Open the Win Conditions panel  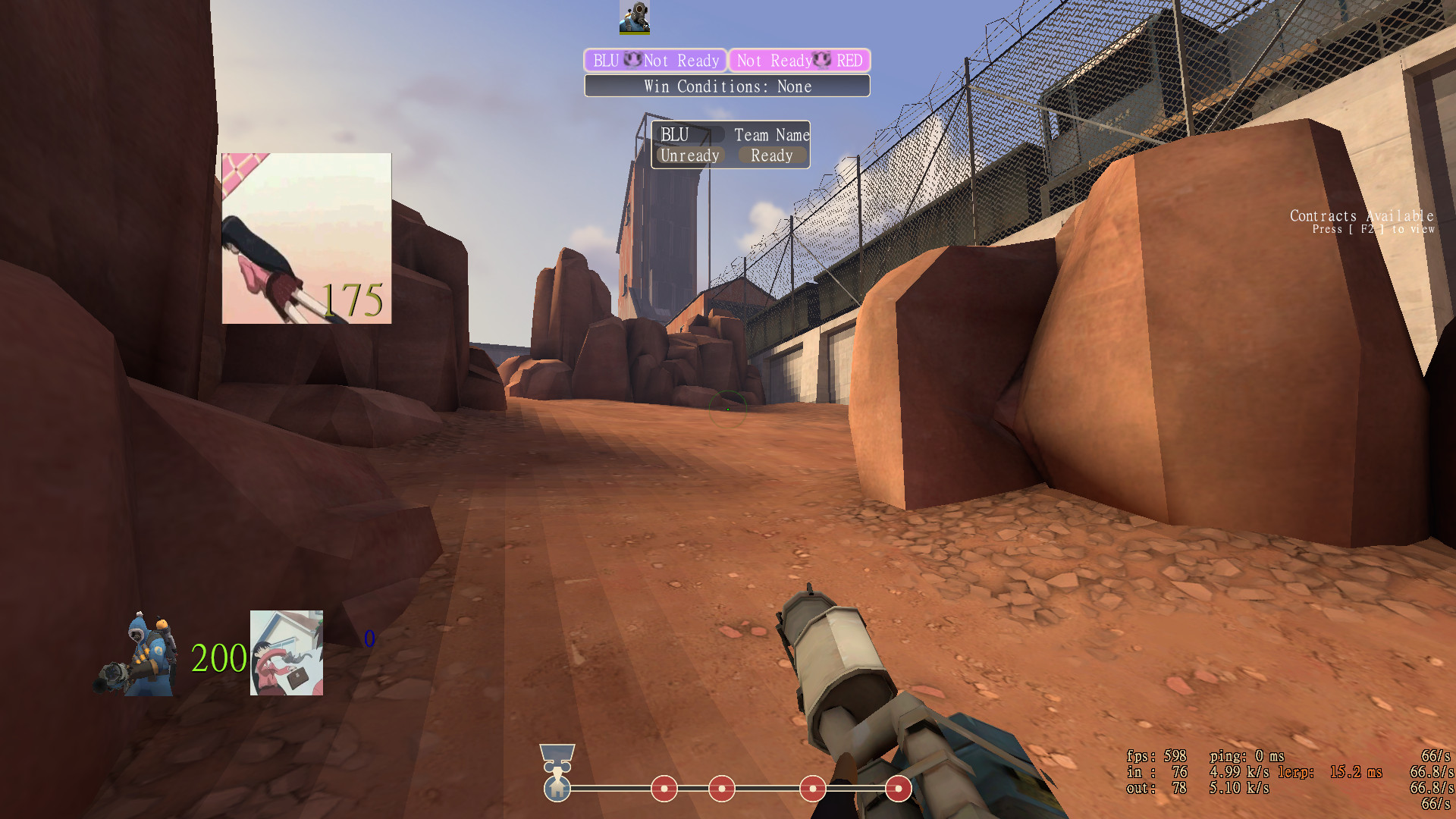click(x=726, y=86)
